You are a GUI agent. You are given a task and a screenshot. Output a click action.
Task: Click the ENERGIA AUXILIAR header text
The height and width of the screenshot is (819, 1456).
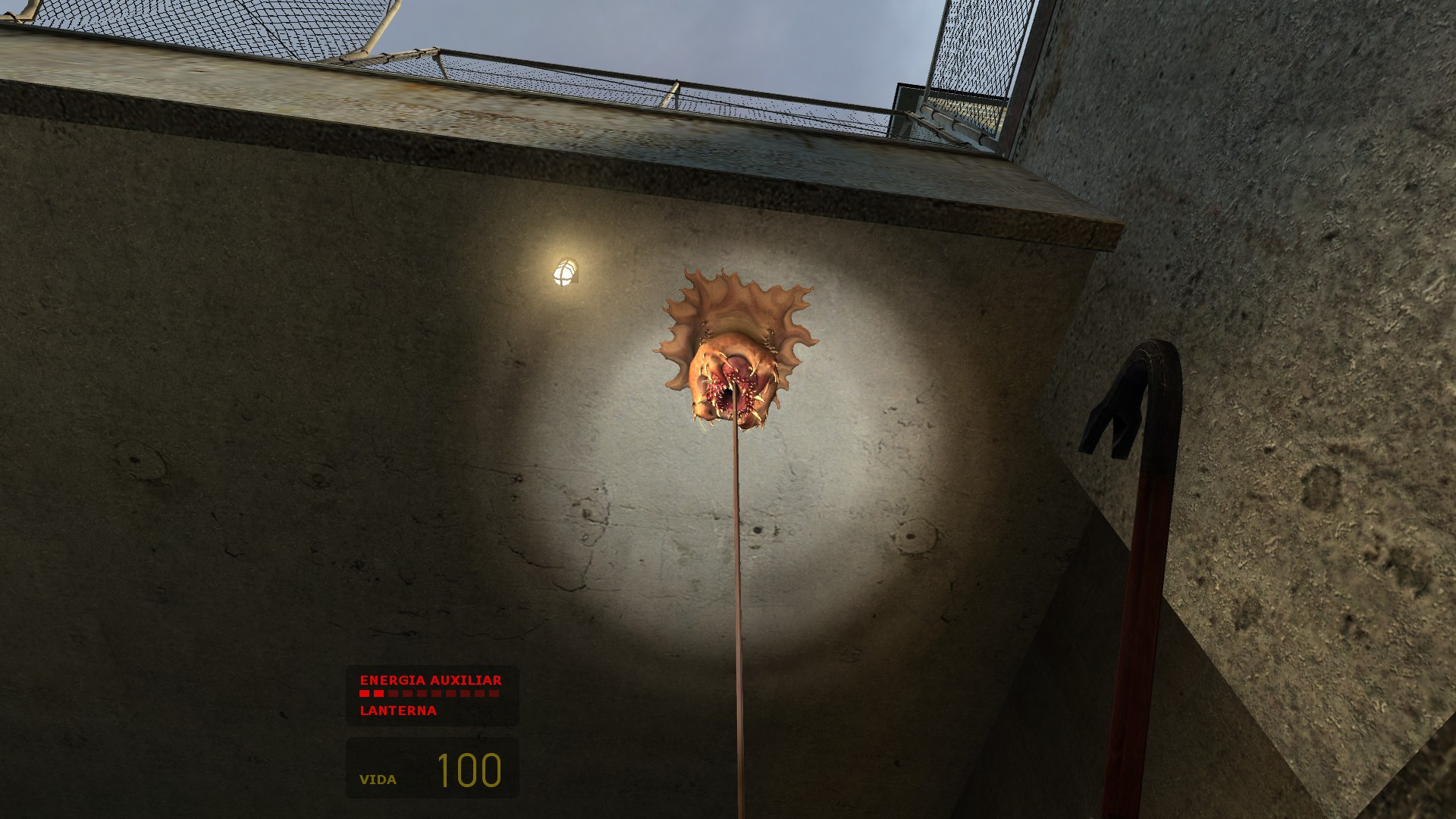click(x=431, y=680)
